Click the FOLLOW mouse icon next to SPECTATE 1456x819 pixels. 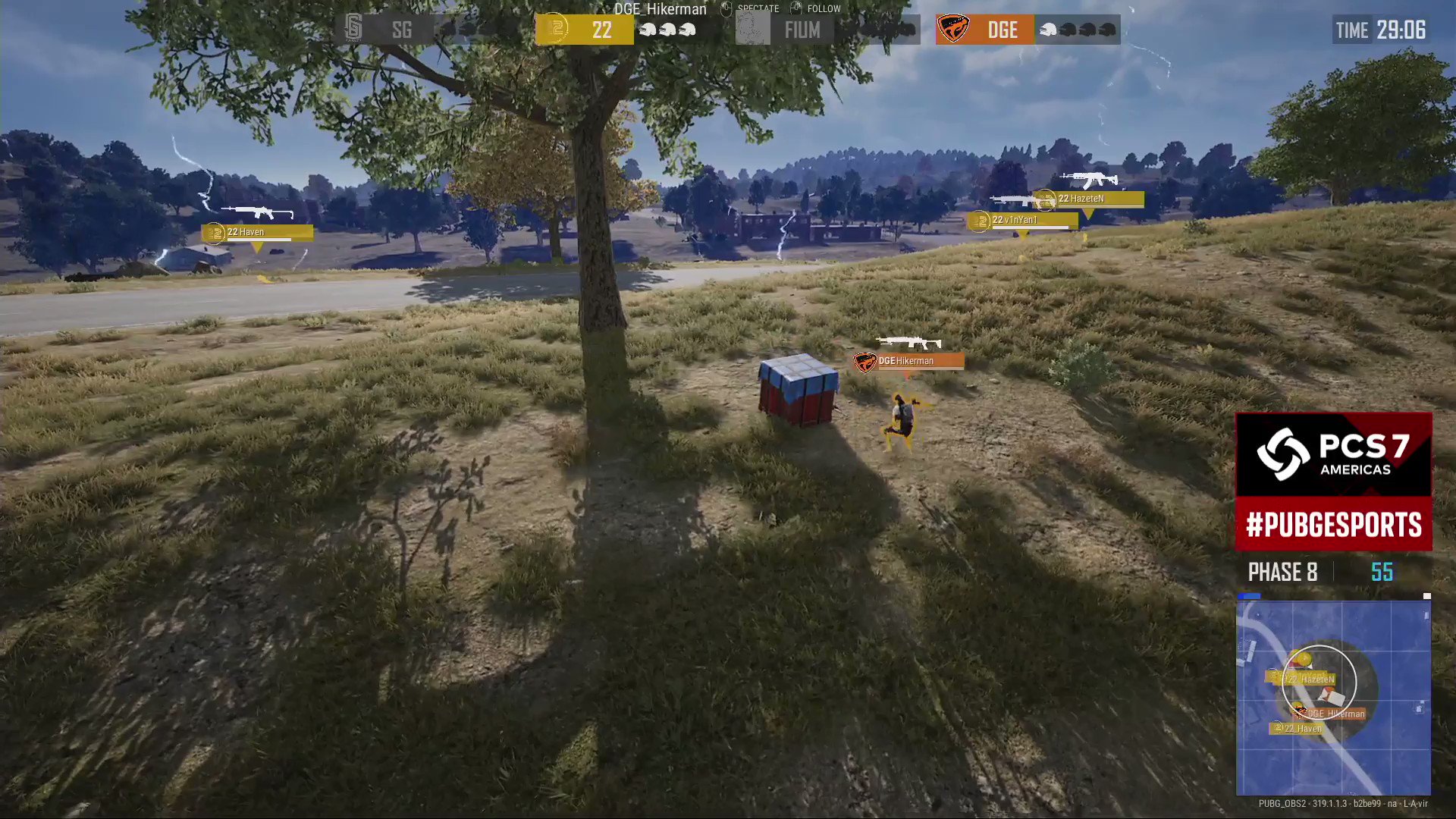(795, 8)
